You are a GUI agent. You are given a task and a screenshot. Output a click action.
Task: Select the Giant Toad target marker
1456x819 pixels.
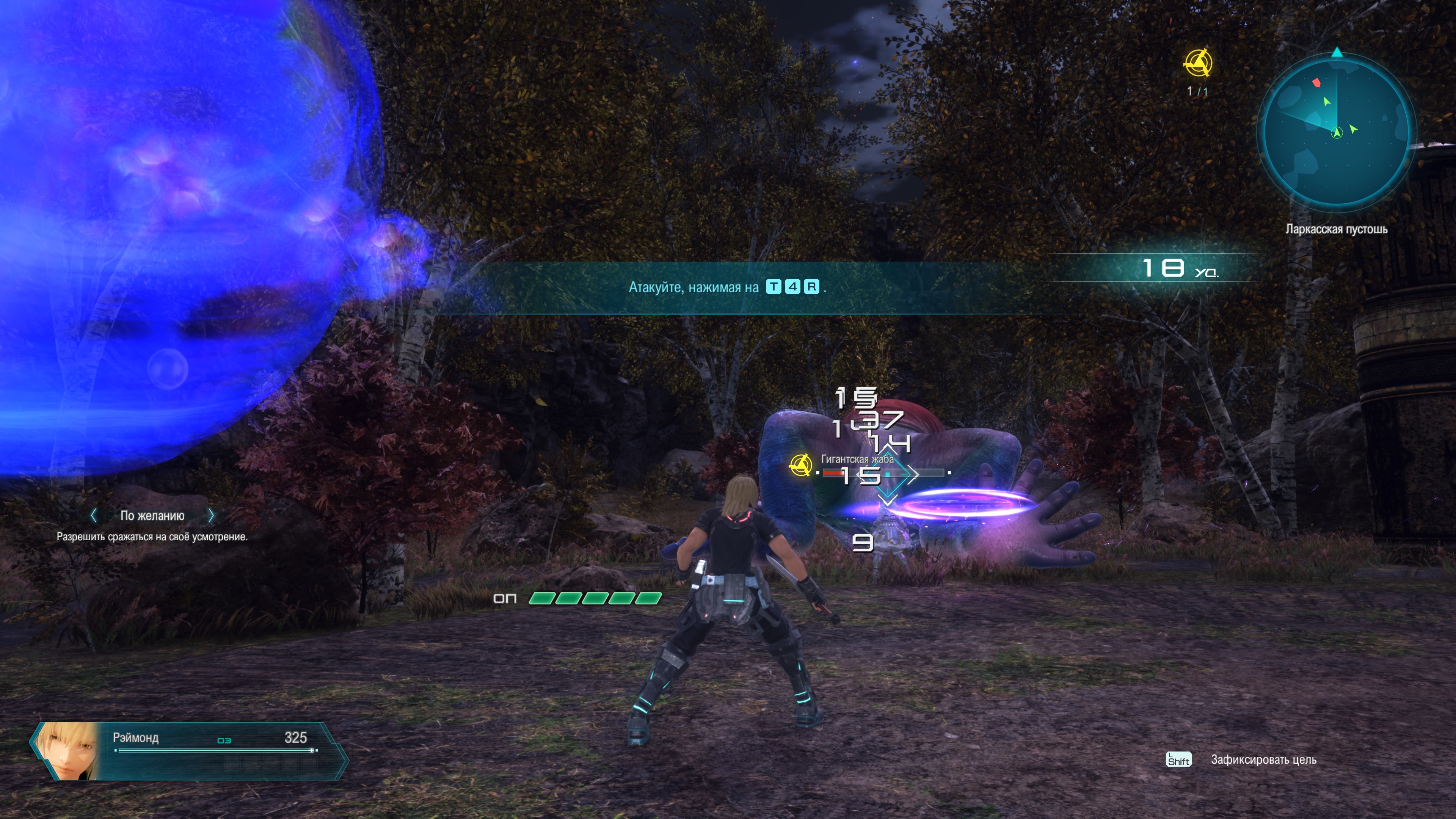(x=800, y=466)
